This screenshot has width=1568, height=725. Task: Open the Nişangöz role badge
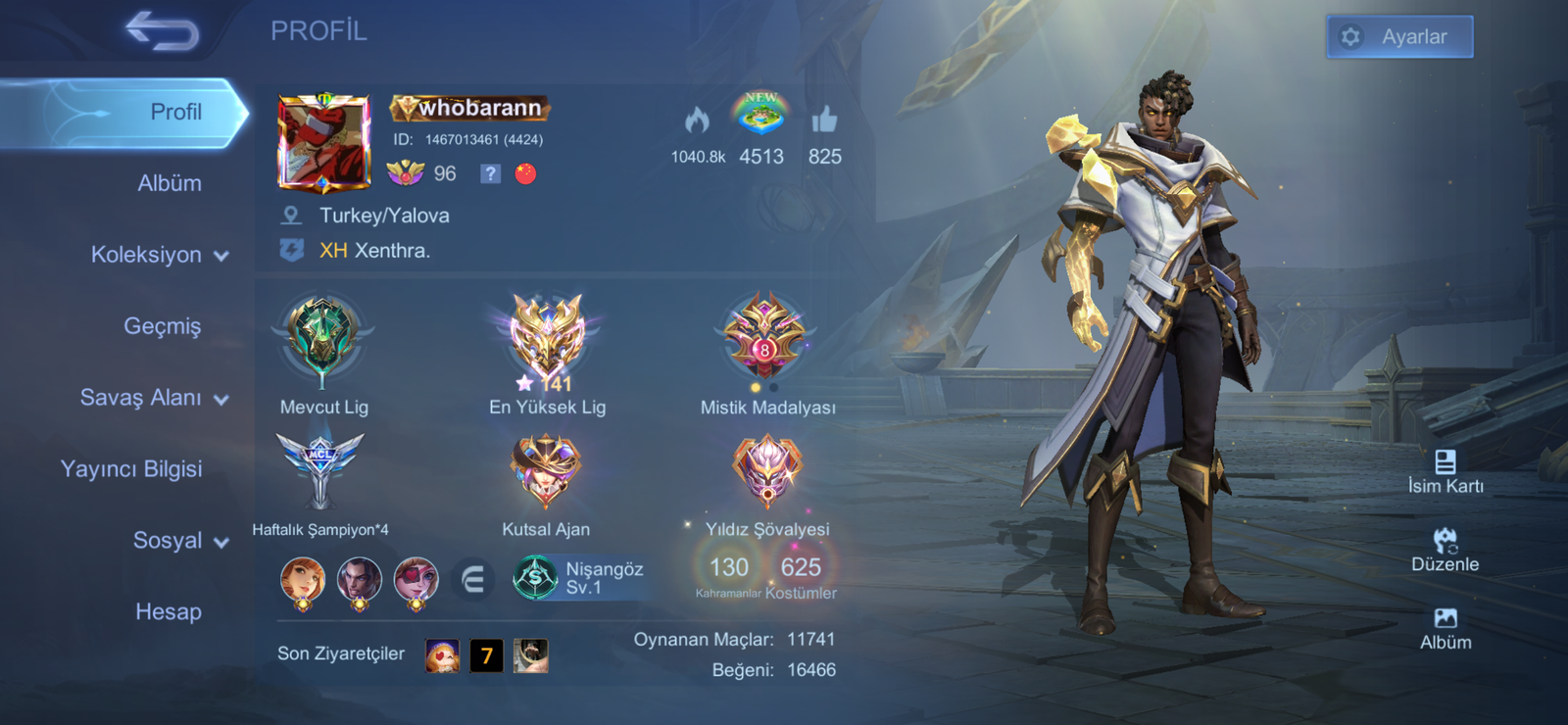578,578
